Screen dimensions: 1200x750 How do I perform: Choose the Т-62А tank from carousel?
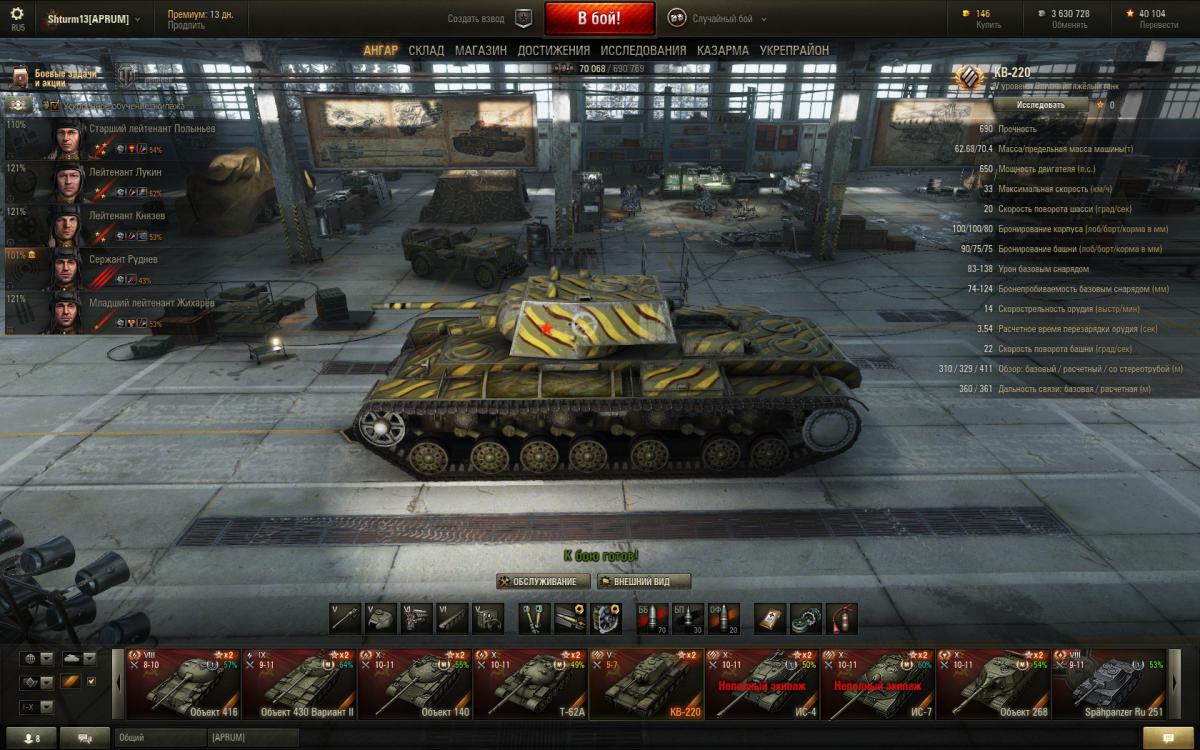[530, 684]
